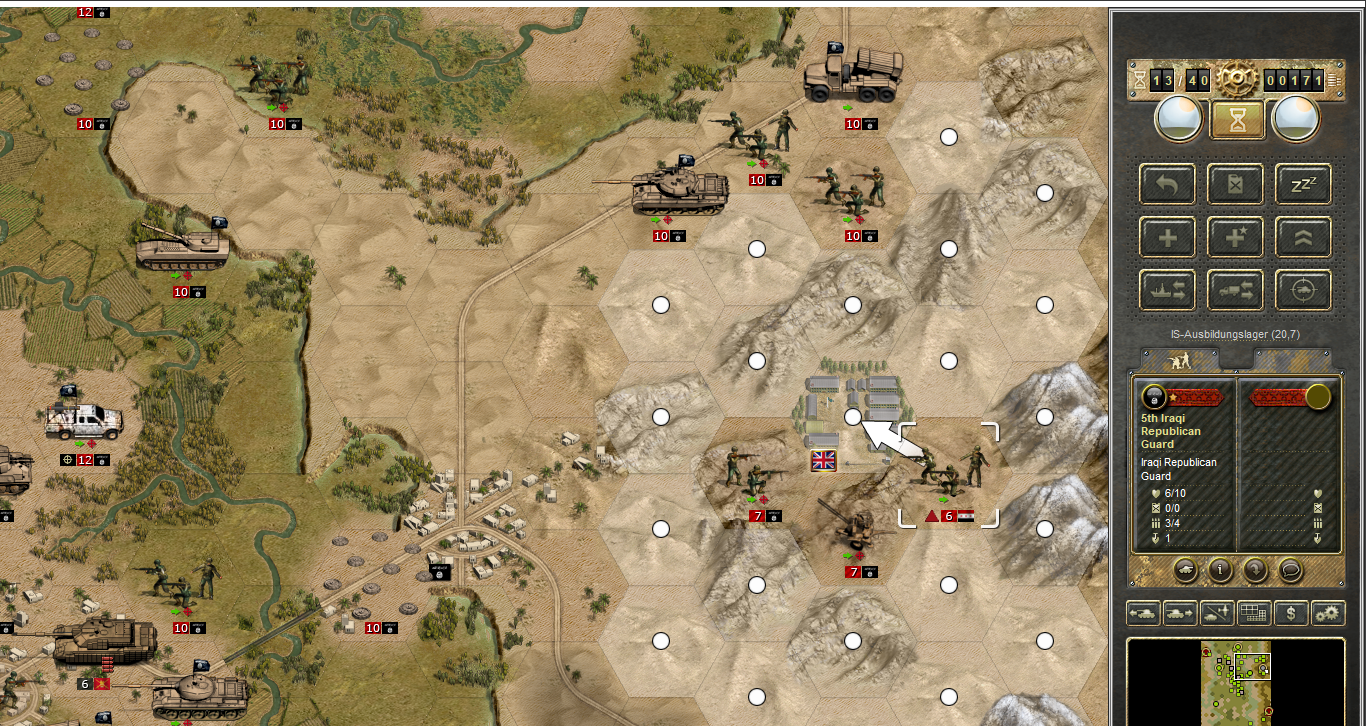The image size is (1366, 726).
Task: Open the speech bubble message button
Action: coord(1291,569)
